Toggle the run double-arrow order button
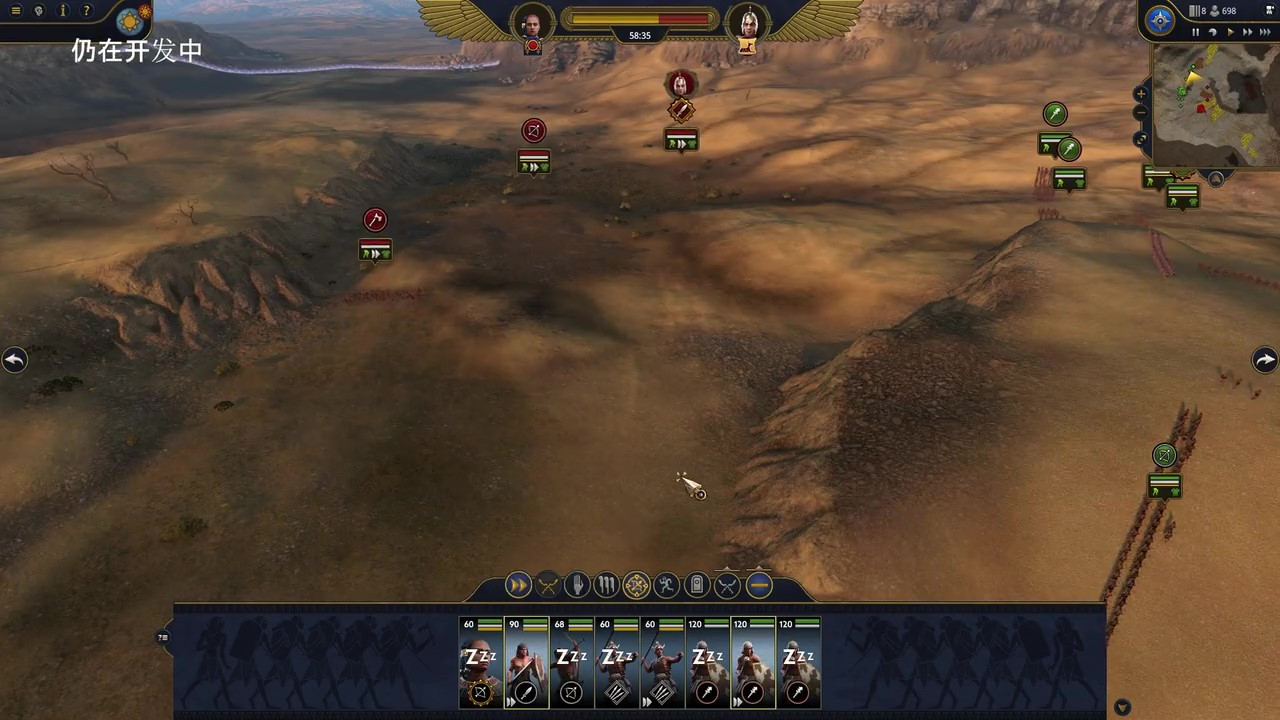The width and height of the screenshot is (1280, 720). pos(518,585)
